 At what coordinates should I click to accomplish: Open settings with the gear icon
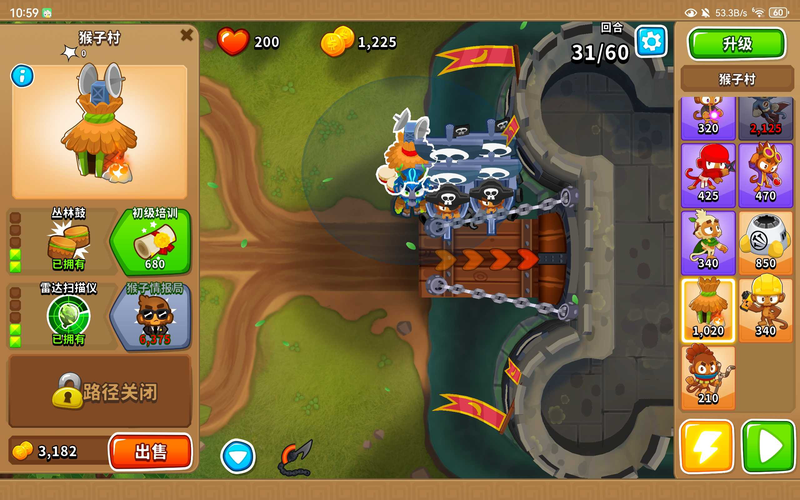click(651, 41)
